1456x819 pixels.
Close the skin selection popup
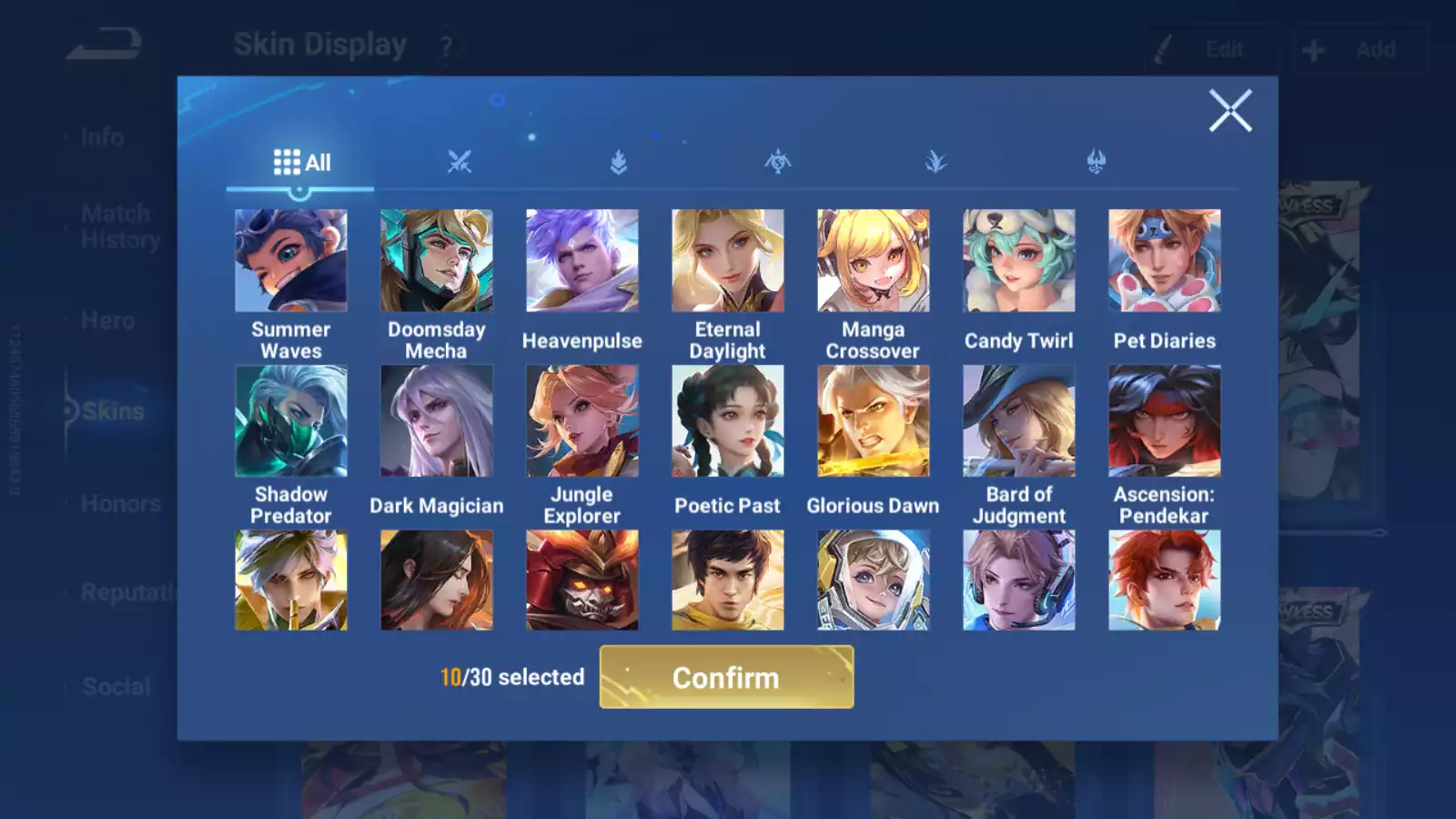pos(1229,111)
